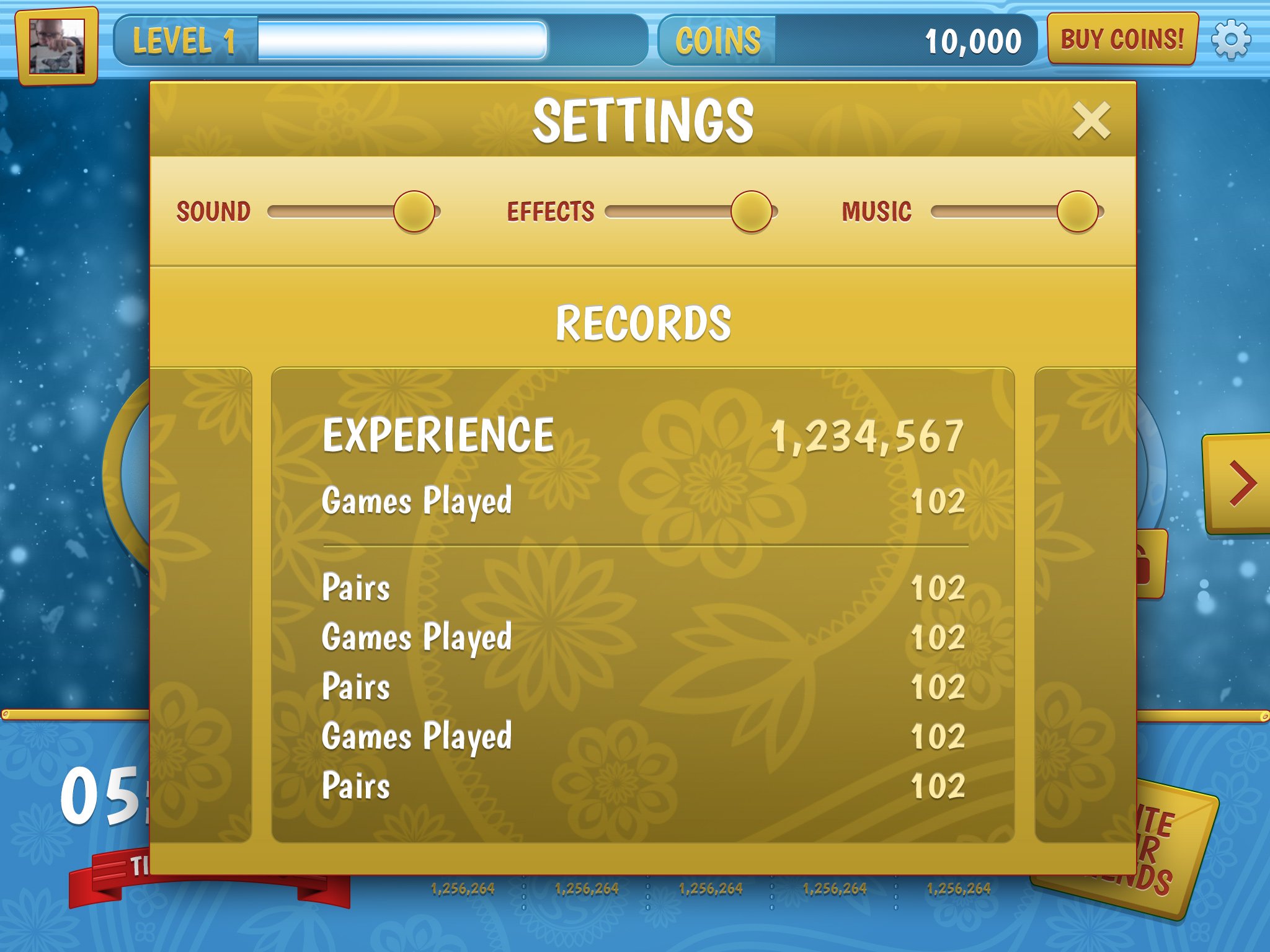Show the next records panel
Image resolution: width=1270 pixels, height=952 pixels.
(x=1085, y=604)
